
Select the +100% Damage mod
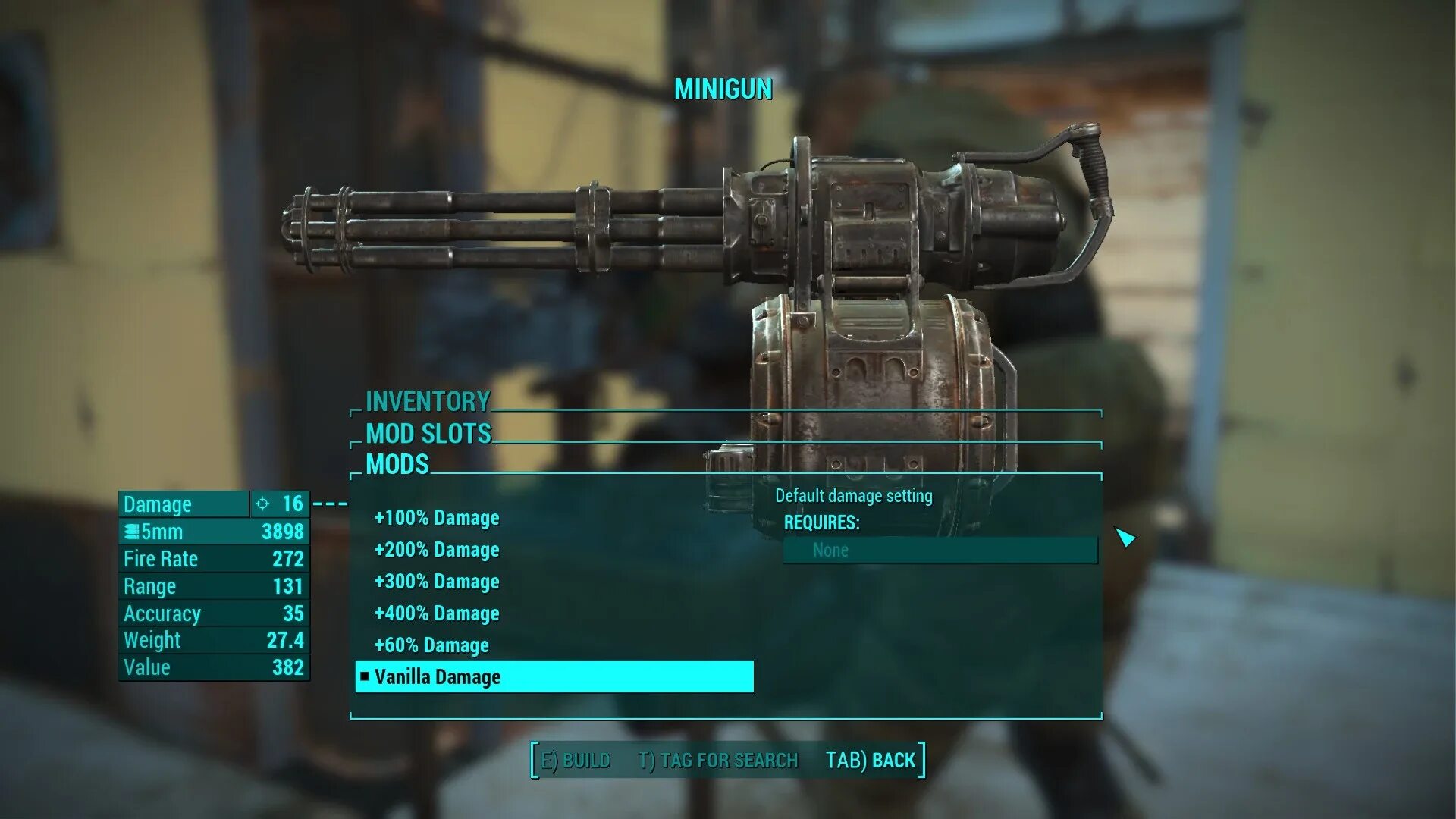437,518
